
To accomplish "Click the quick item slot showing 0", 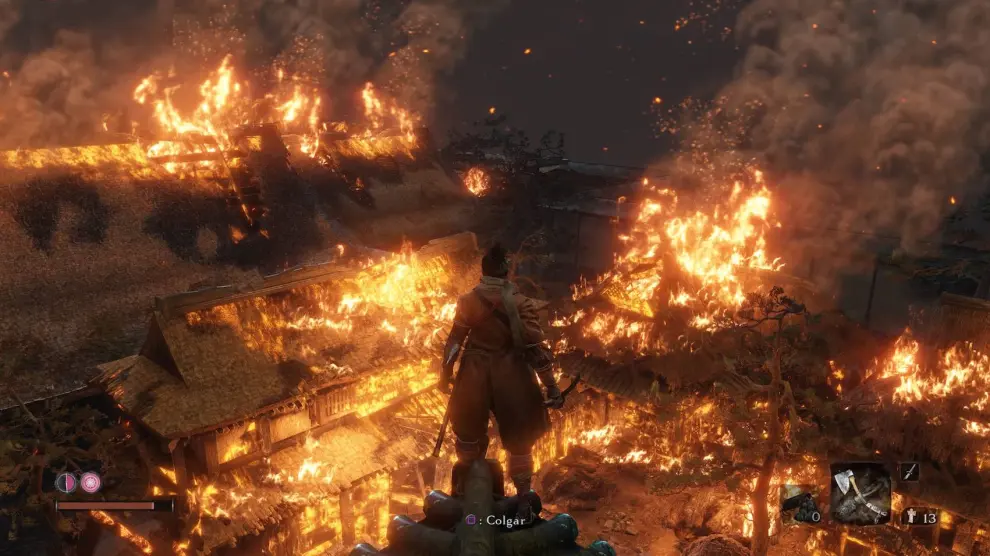I will [x=799, y=503].
